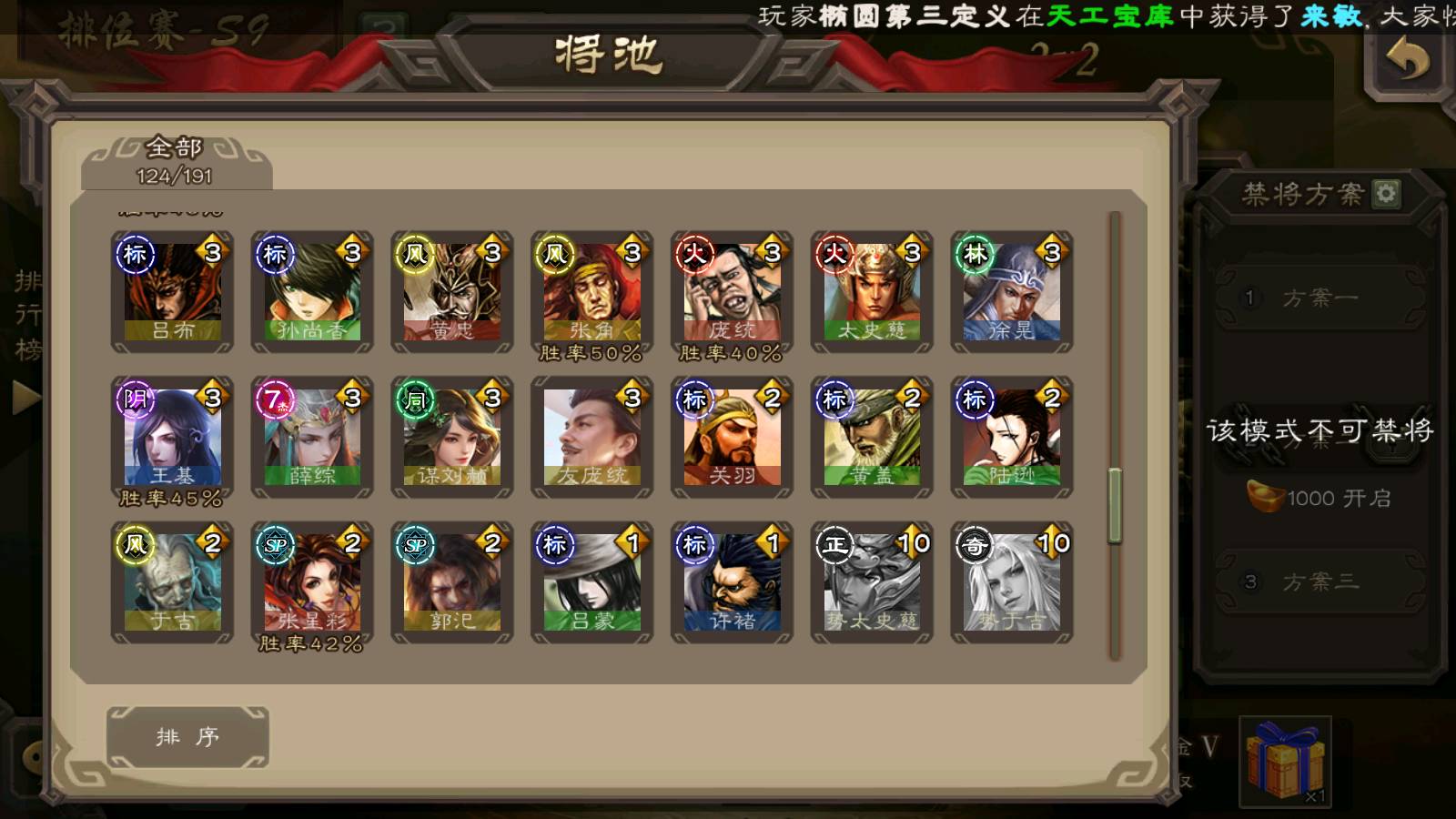Screen dimensions: 1456x819
Task: Choose the 许褚 hero card
Action: [733, 582]
